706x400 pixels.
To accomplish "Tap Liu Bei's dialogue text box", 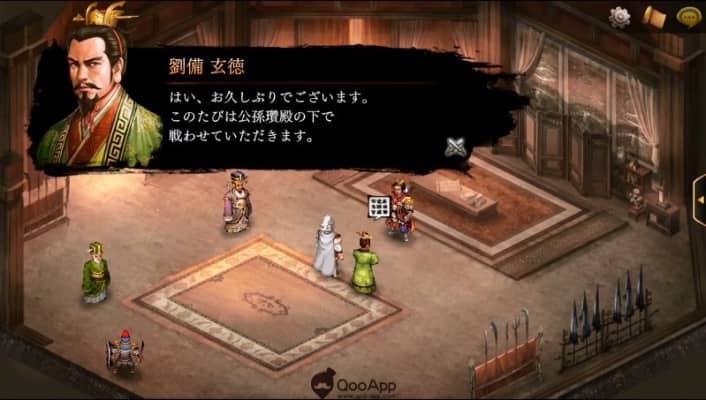I will coord(300,115).
